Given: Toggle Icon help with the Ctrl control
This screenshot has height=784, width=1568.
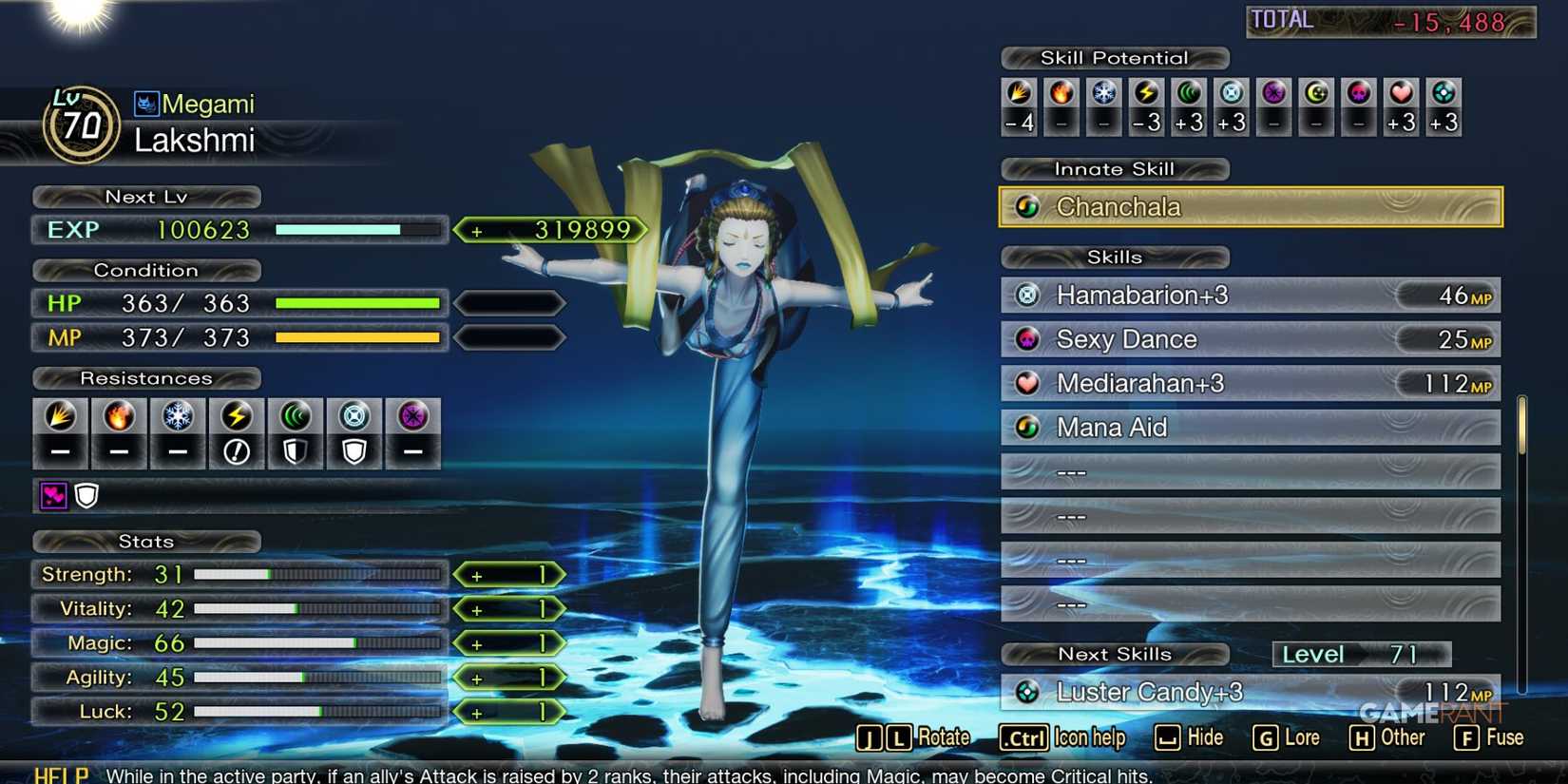Looking at the screenshot, I should [1023, 737].
